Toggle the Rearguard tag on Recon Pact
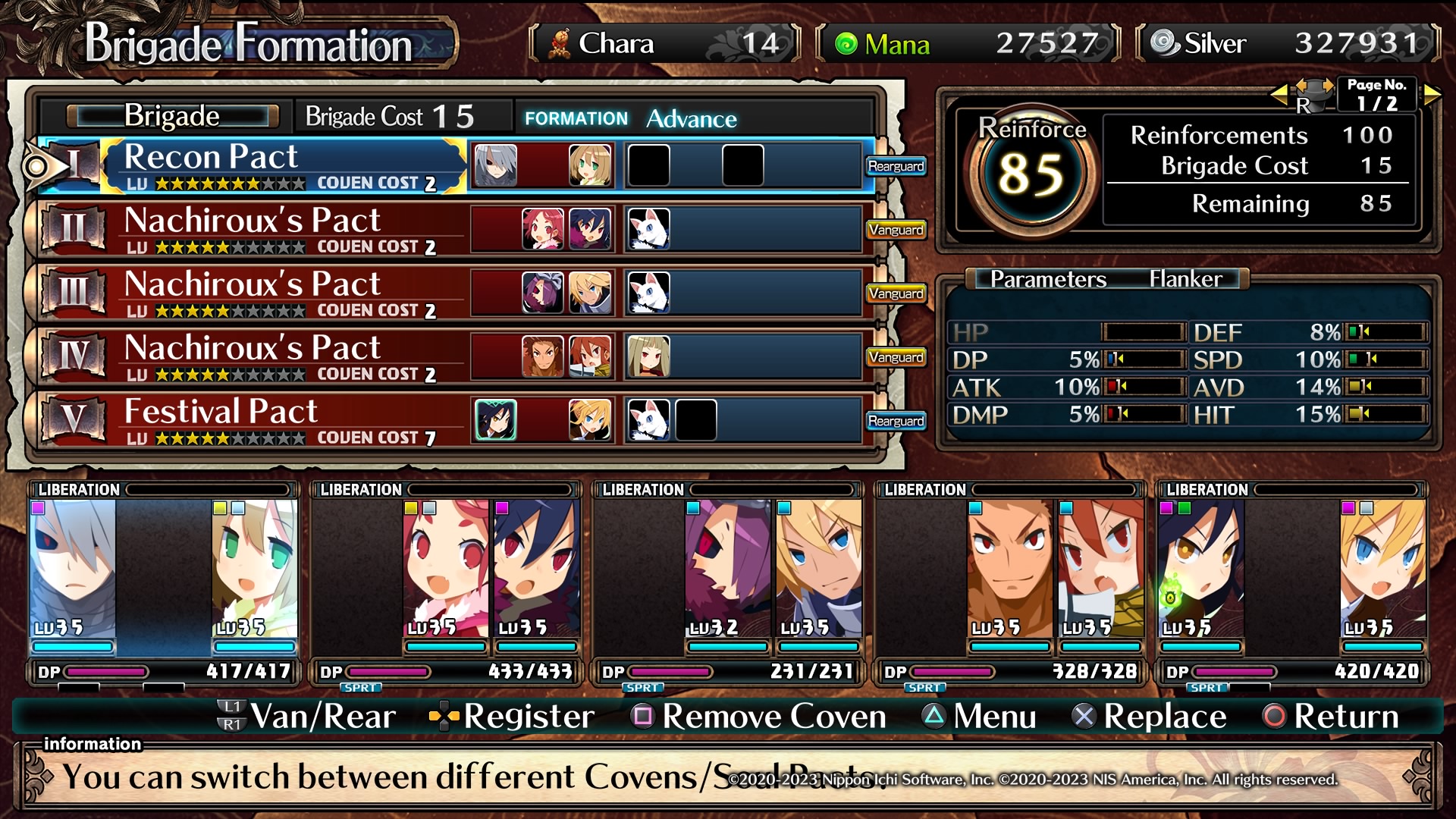The height and width of the screenshot is (819, 1456). pyautogui.click(x=896, y=166)
